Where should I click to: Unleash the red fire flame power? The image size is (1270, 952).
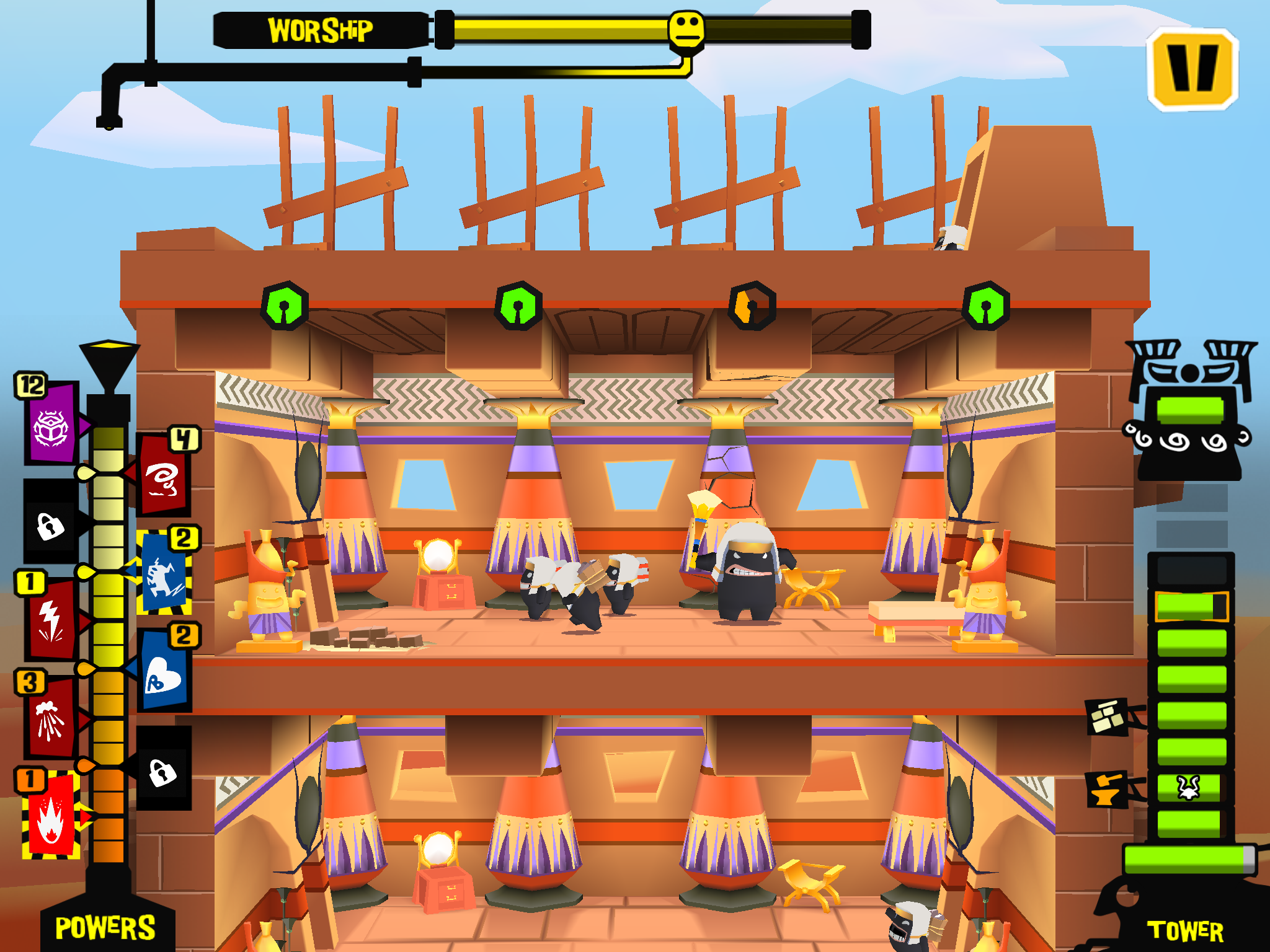point(51,816)
